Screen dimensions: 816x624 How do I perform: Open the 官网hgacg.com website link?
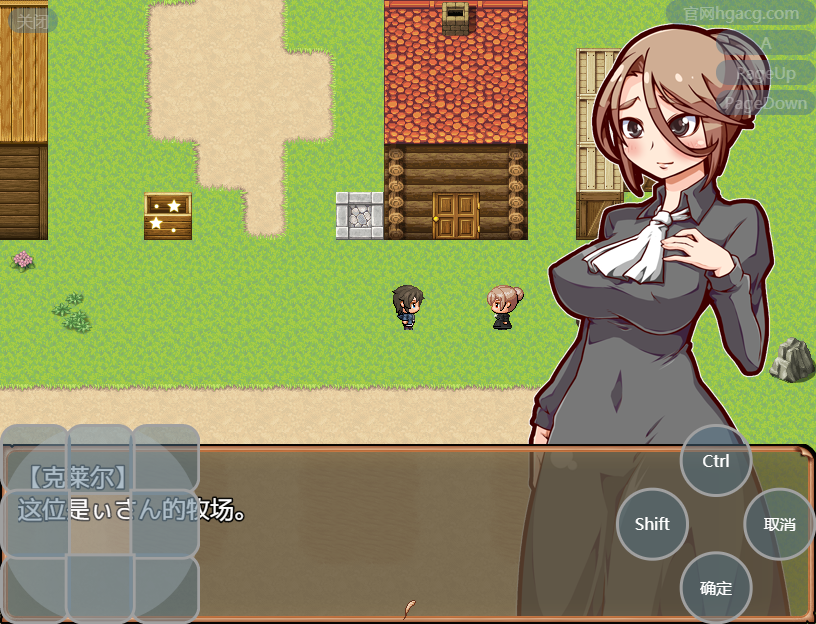click(x=741, y=14)
